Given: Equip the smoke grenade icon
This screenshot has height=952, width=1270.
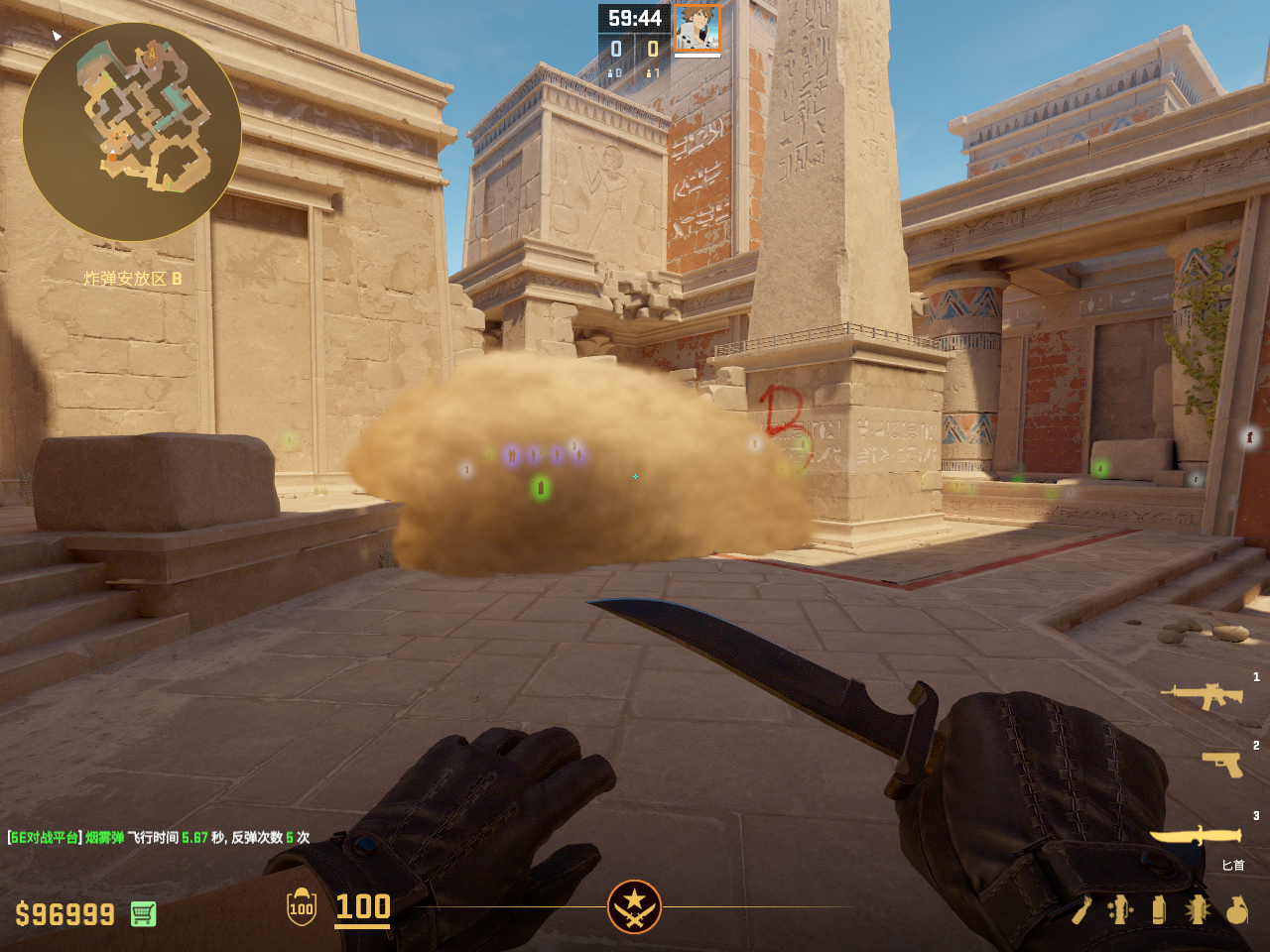Looking at the screenshot, I should (x=1159, y=909).
